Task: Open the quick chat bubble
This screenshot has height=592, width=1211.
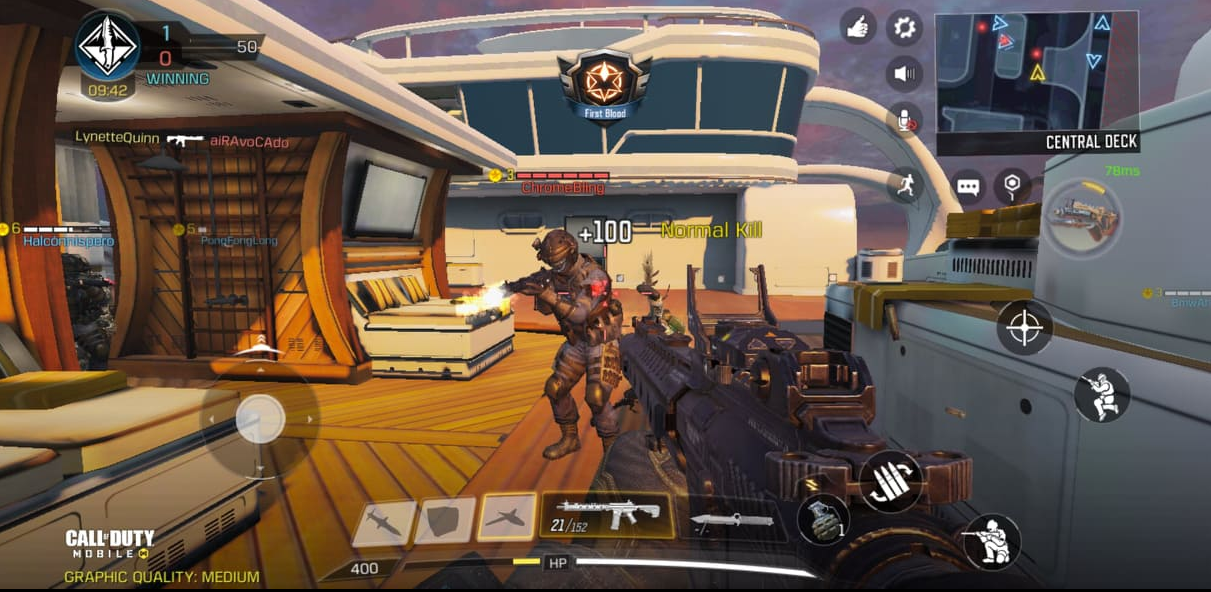Action: pyautogui.click(x=967, y=186)
